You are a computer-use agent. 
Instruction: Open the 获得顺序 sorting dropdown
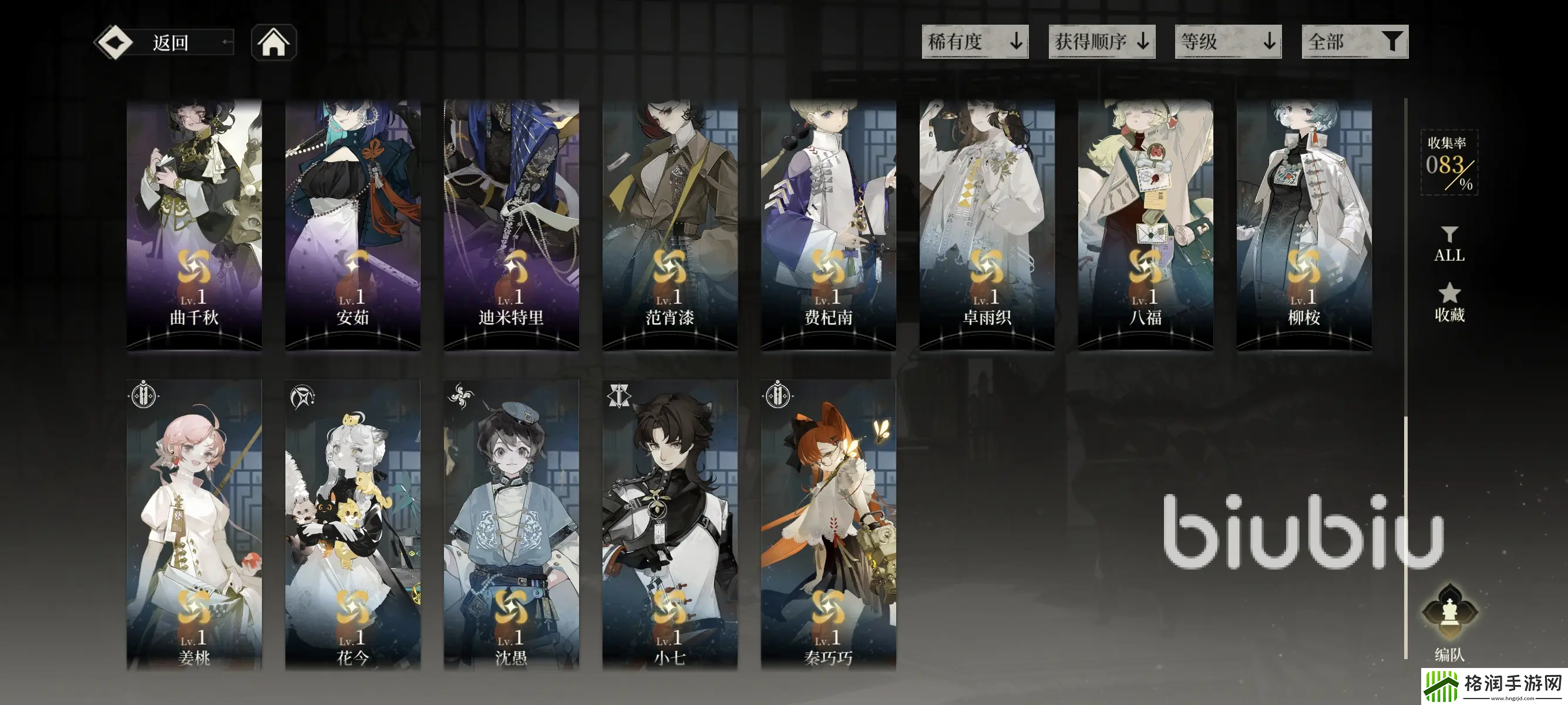(1102, 43)
